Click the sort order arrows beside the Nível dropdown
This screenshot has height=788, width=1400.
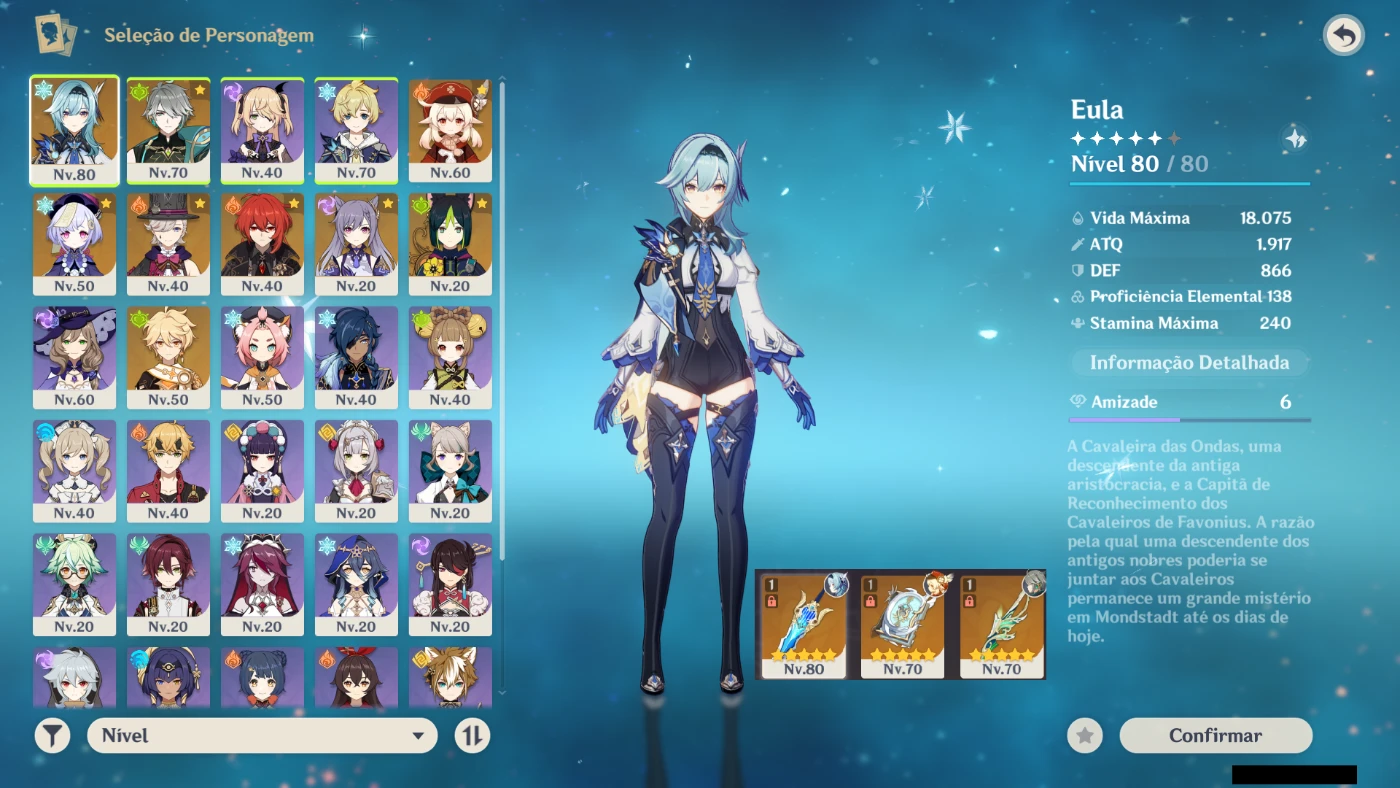pos(473,735)
